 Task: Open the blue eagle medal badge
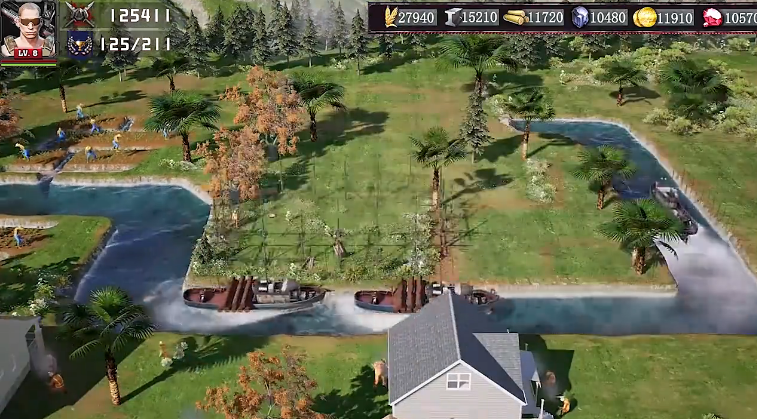[80, 43]
